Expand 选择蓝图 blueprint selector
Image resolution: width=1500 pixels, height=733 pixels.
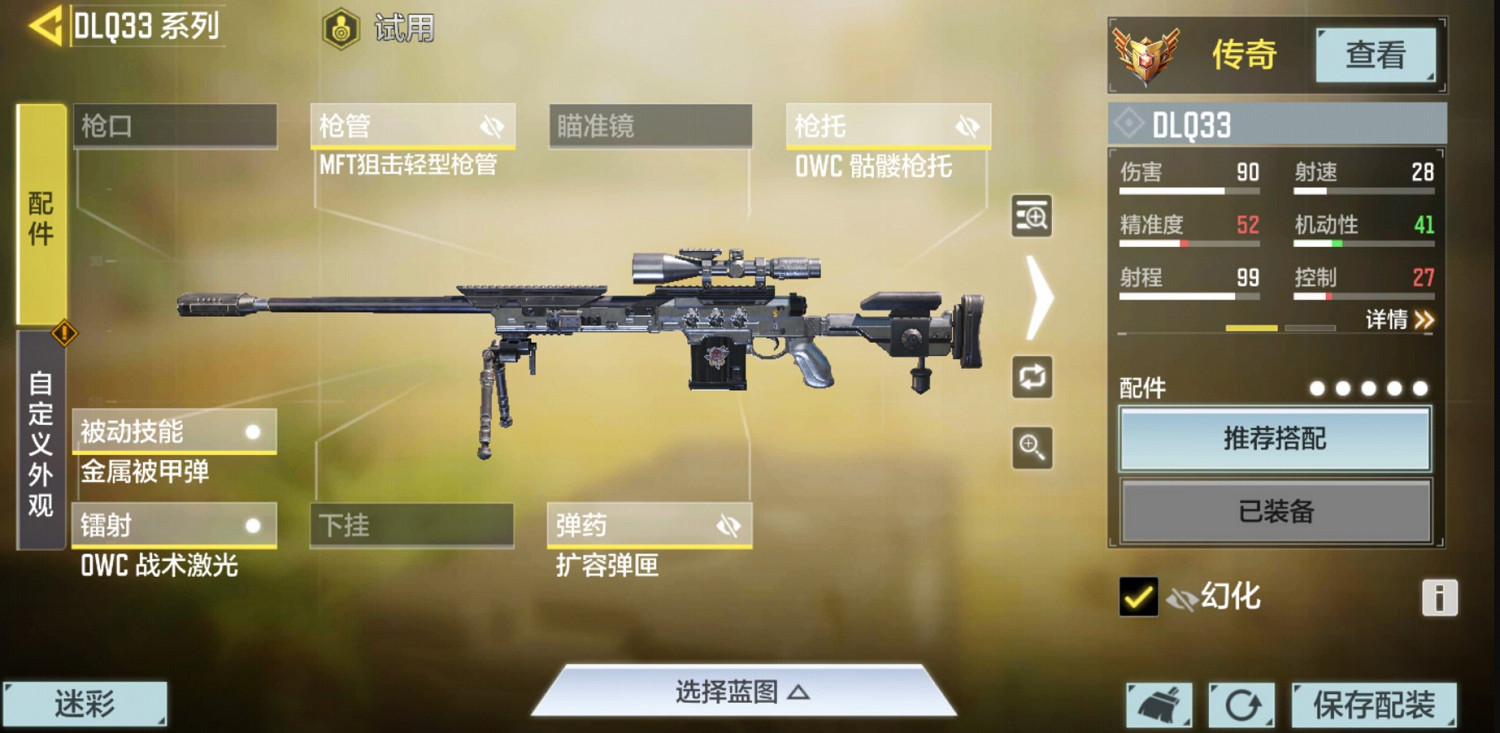coord(744,692)
